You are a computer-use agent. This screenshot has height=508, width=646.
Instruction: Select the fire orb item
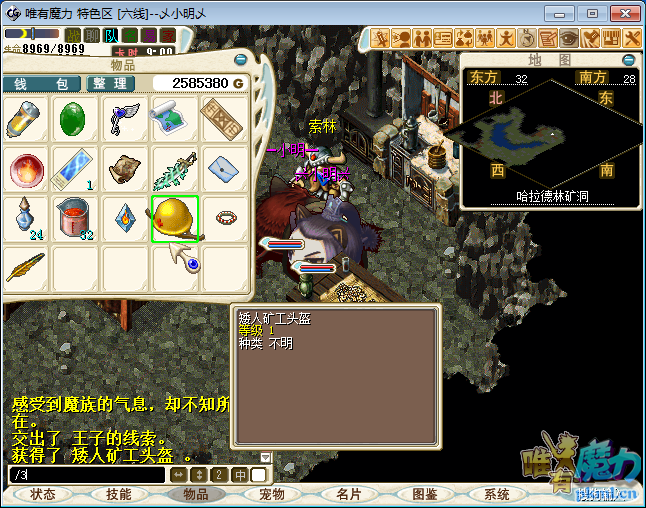coord(26,169)
